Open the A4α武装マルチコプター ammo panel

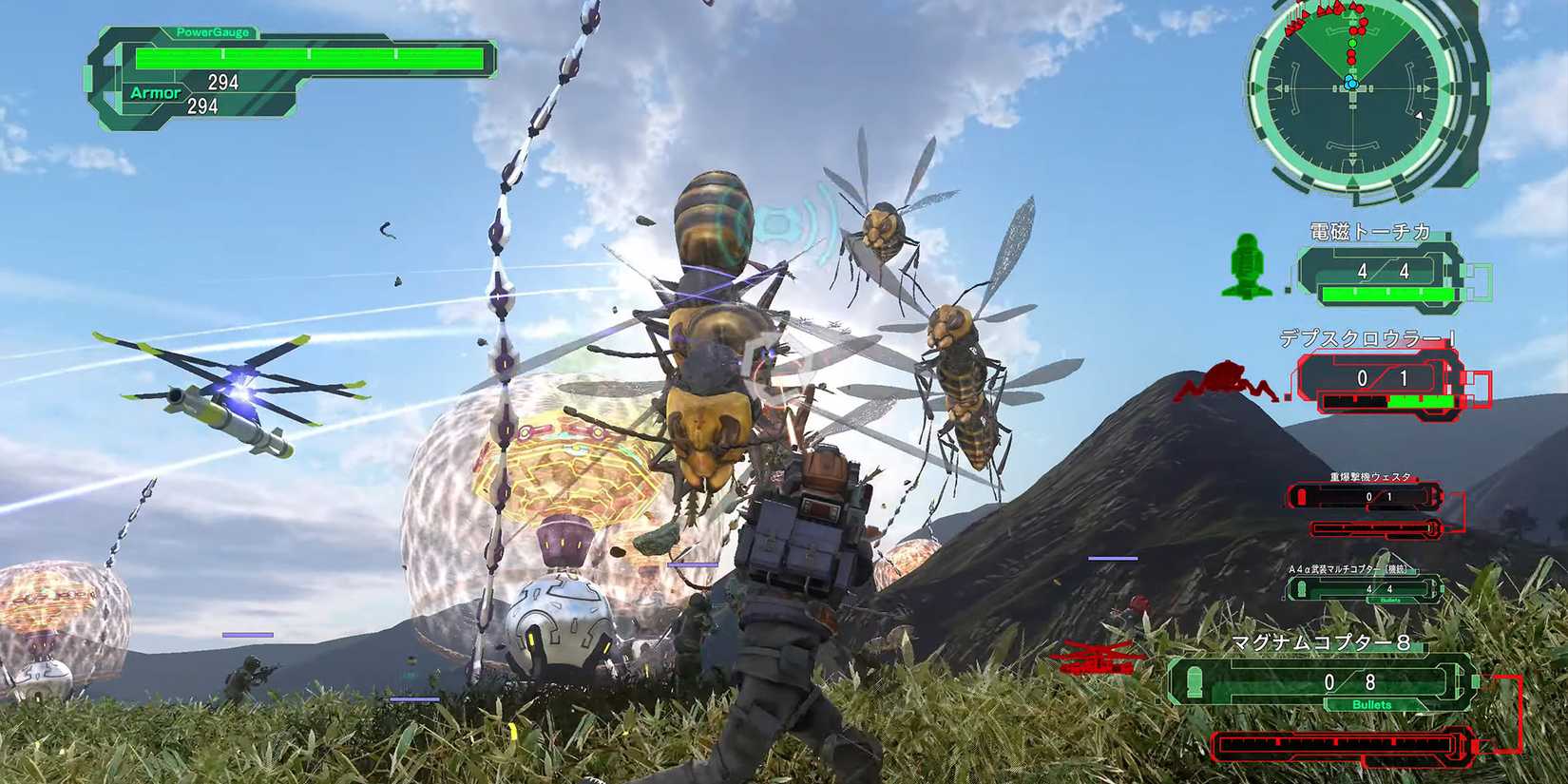pos(1380,589)
